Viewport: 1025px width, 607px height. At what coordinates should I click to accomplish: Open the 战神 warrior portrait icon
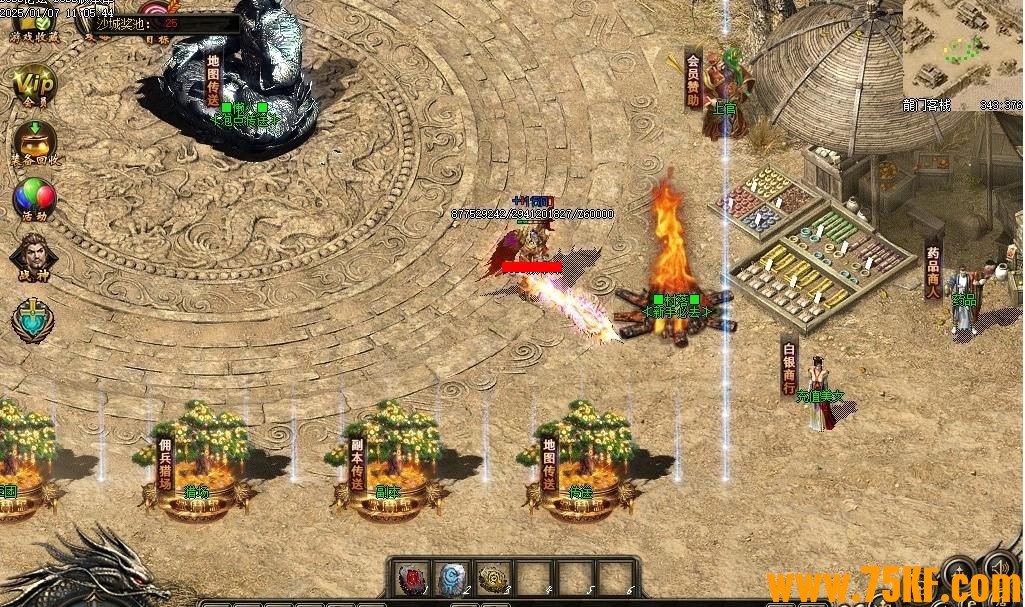coord(34,256)
